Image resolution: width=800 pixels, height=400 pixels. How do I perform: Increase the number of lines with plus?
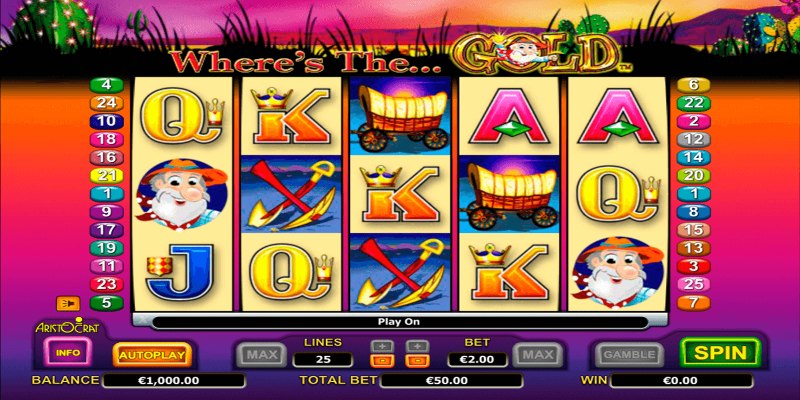click(x=381, y=347)
